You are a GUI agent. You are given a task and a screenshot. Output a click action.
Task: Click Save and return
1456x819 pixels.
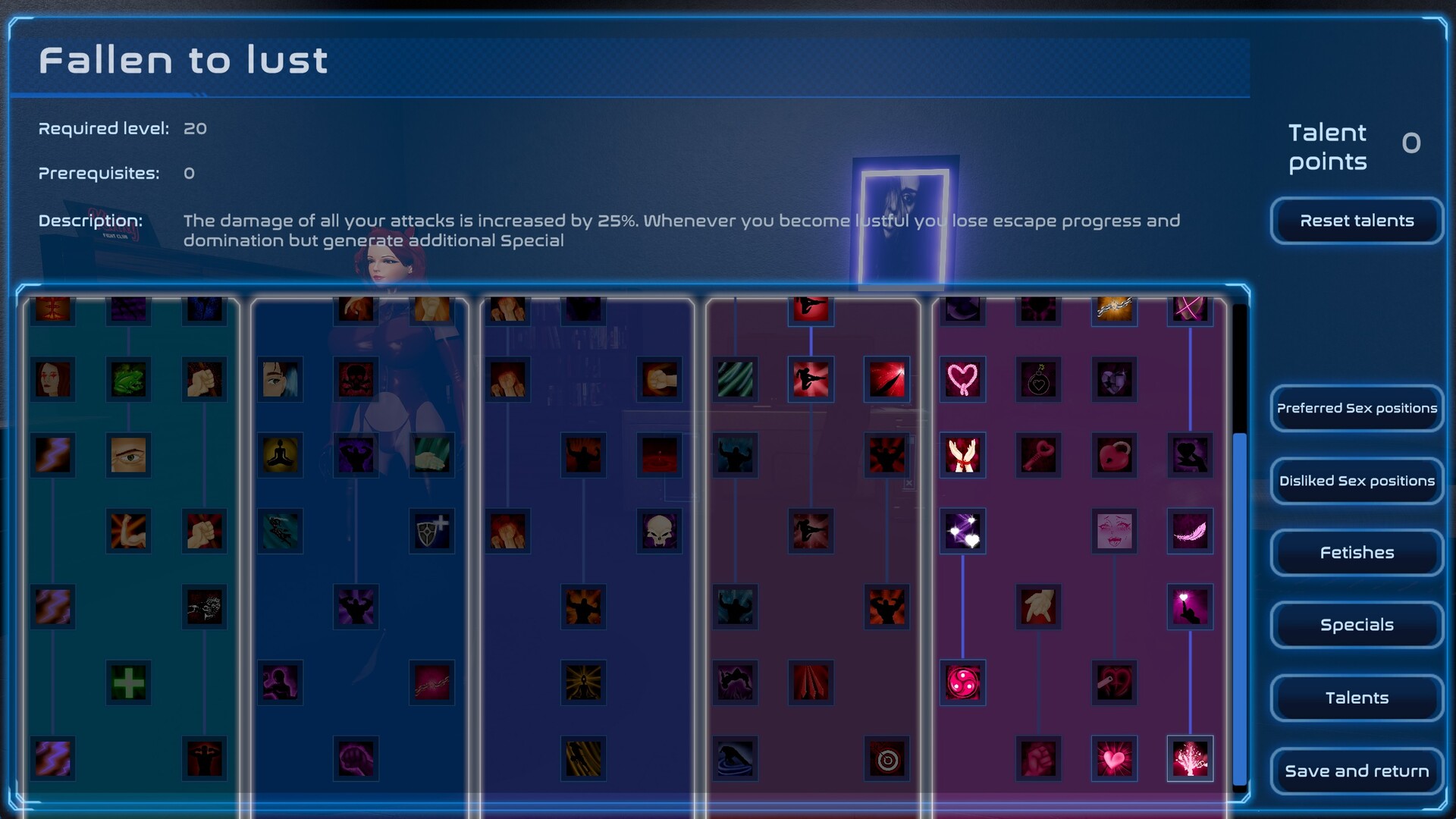[1357, 770]
